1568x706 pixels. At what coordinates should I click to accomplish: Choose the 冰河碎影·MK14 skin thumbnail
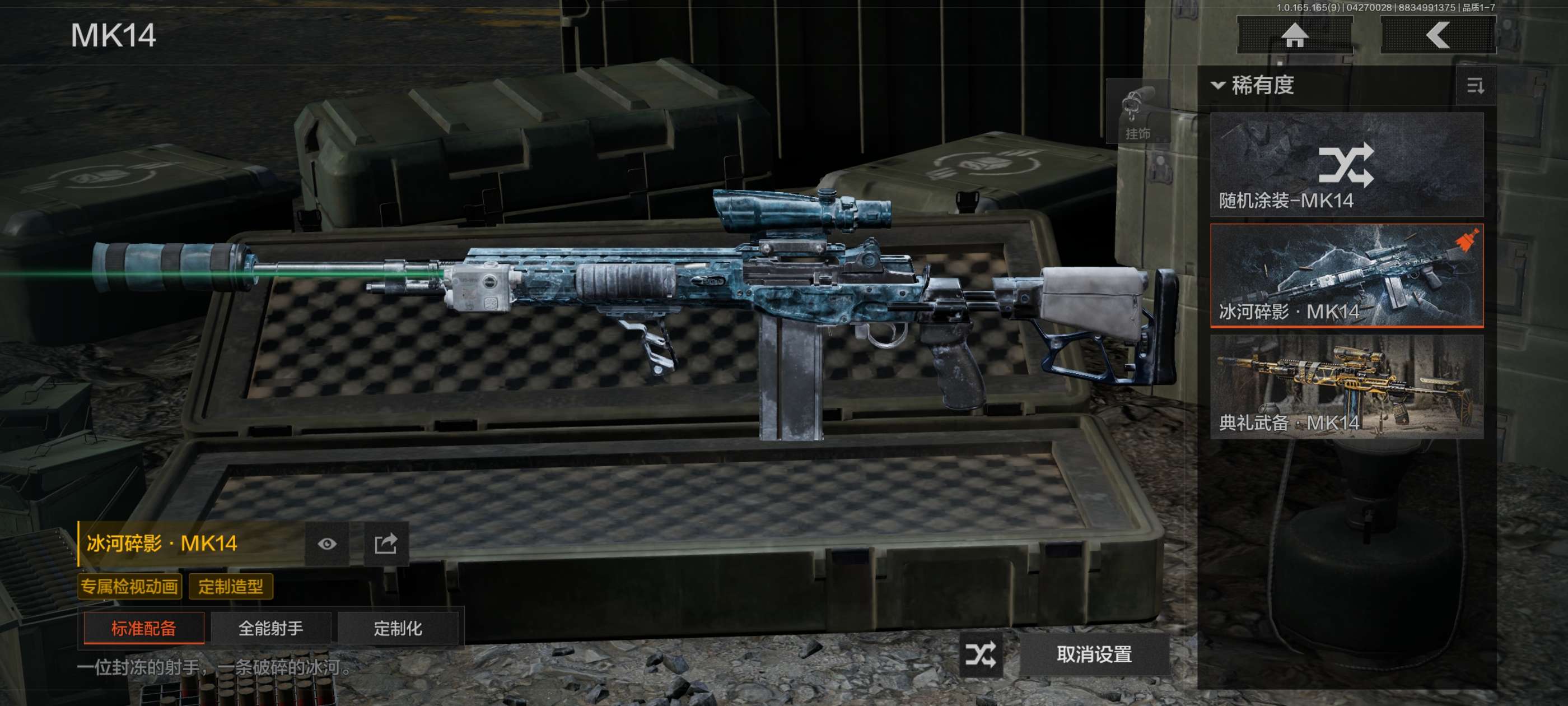(x=1346, y=275)
